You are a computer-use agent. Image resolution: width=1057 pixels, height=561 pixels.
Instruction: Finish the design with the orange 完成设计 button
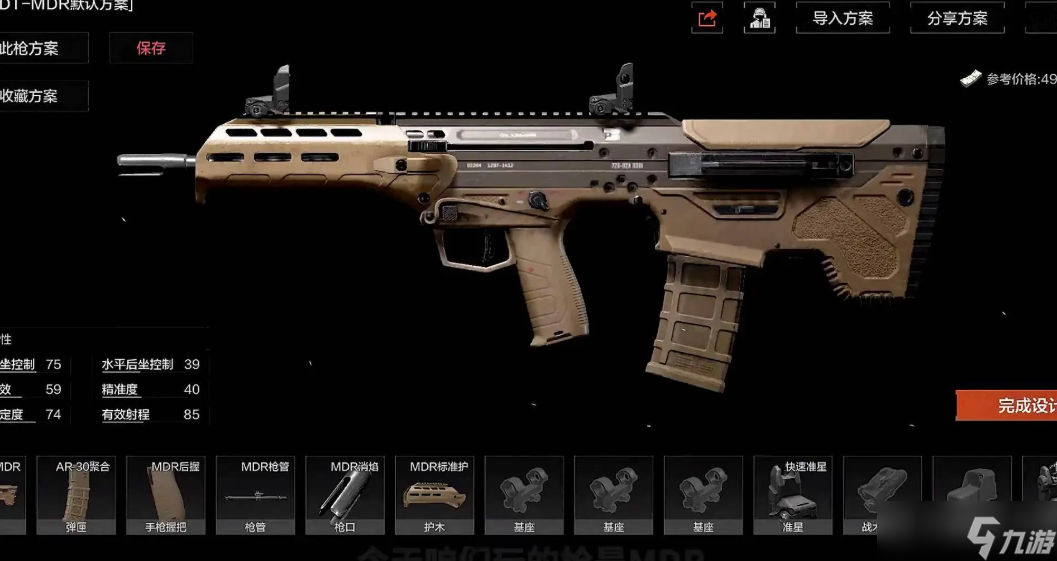[x=1010, y=405]
